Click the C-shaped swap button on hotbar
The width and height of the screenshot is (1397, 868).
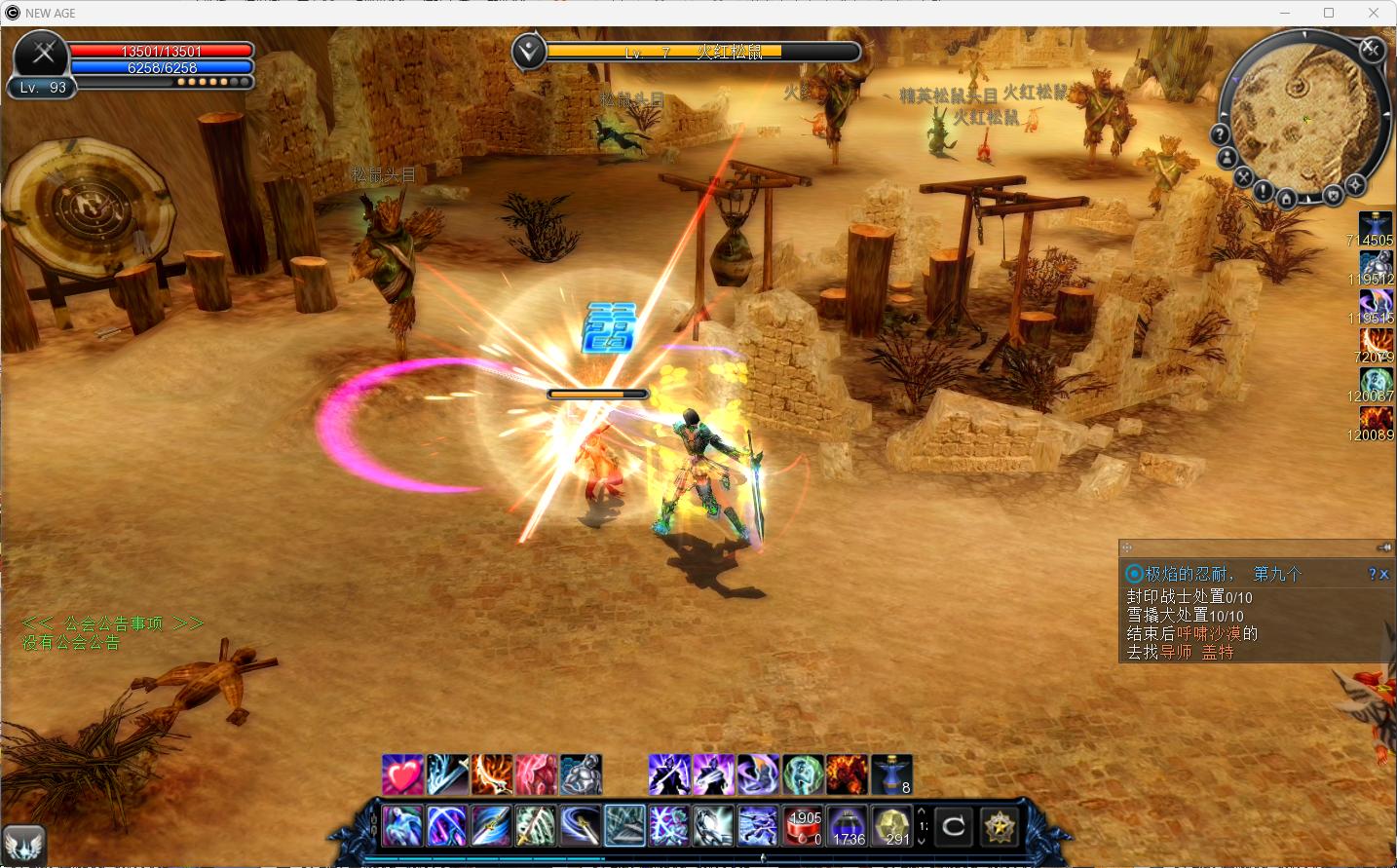[x=954, y=827]
